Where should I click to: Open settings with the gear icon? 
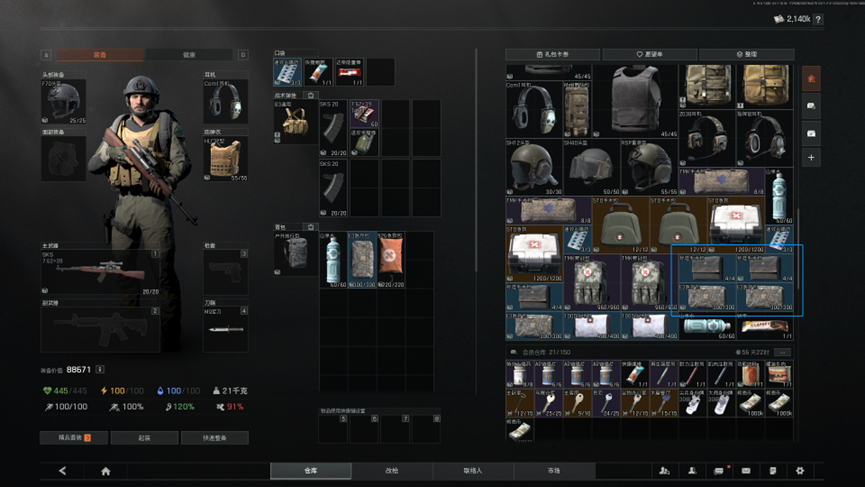799,470
